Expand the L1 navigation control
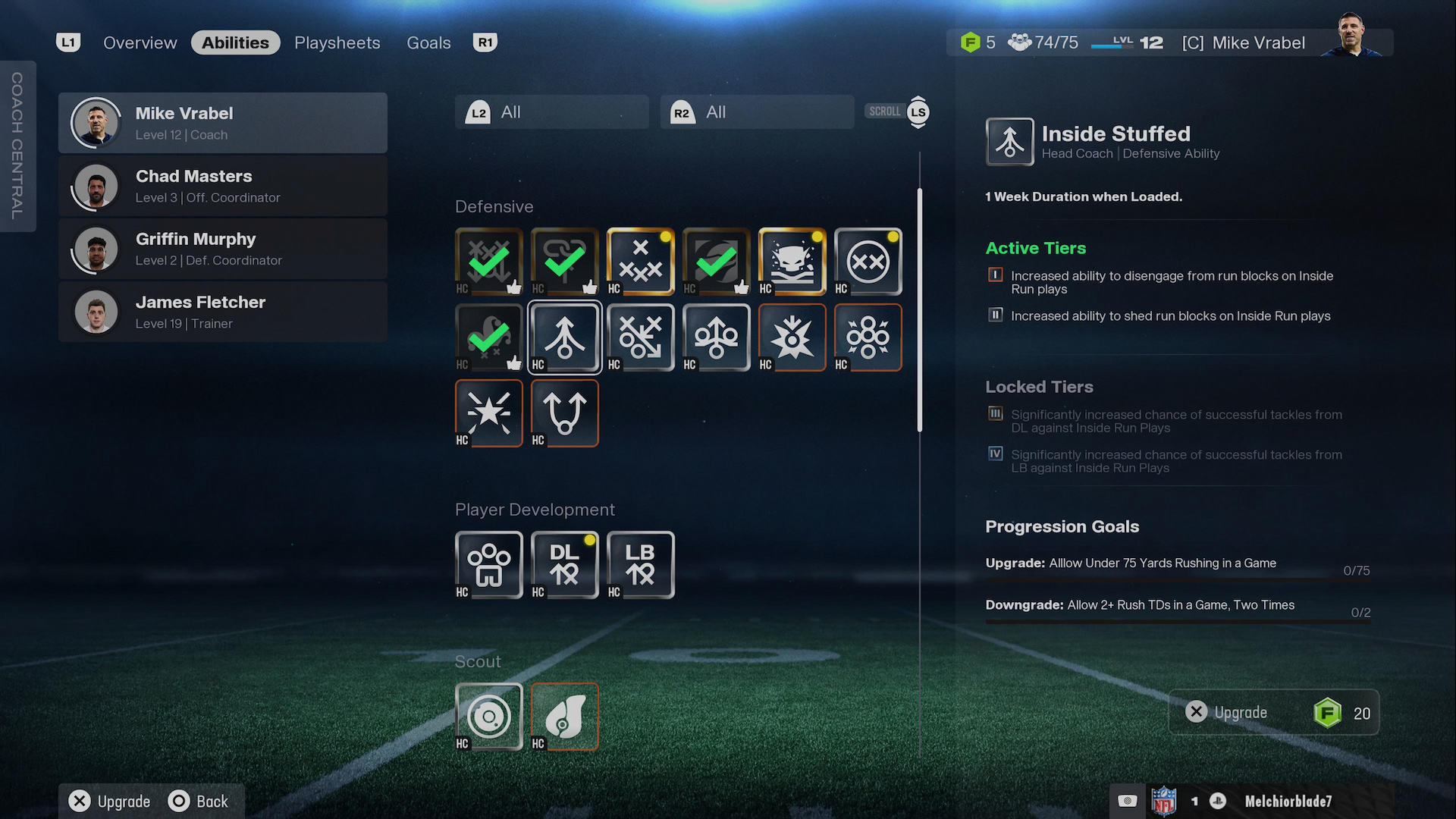 pos(67,42)
